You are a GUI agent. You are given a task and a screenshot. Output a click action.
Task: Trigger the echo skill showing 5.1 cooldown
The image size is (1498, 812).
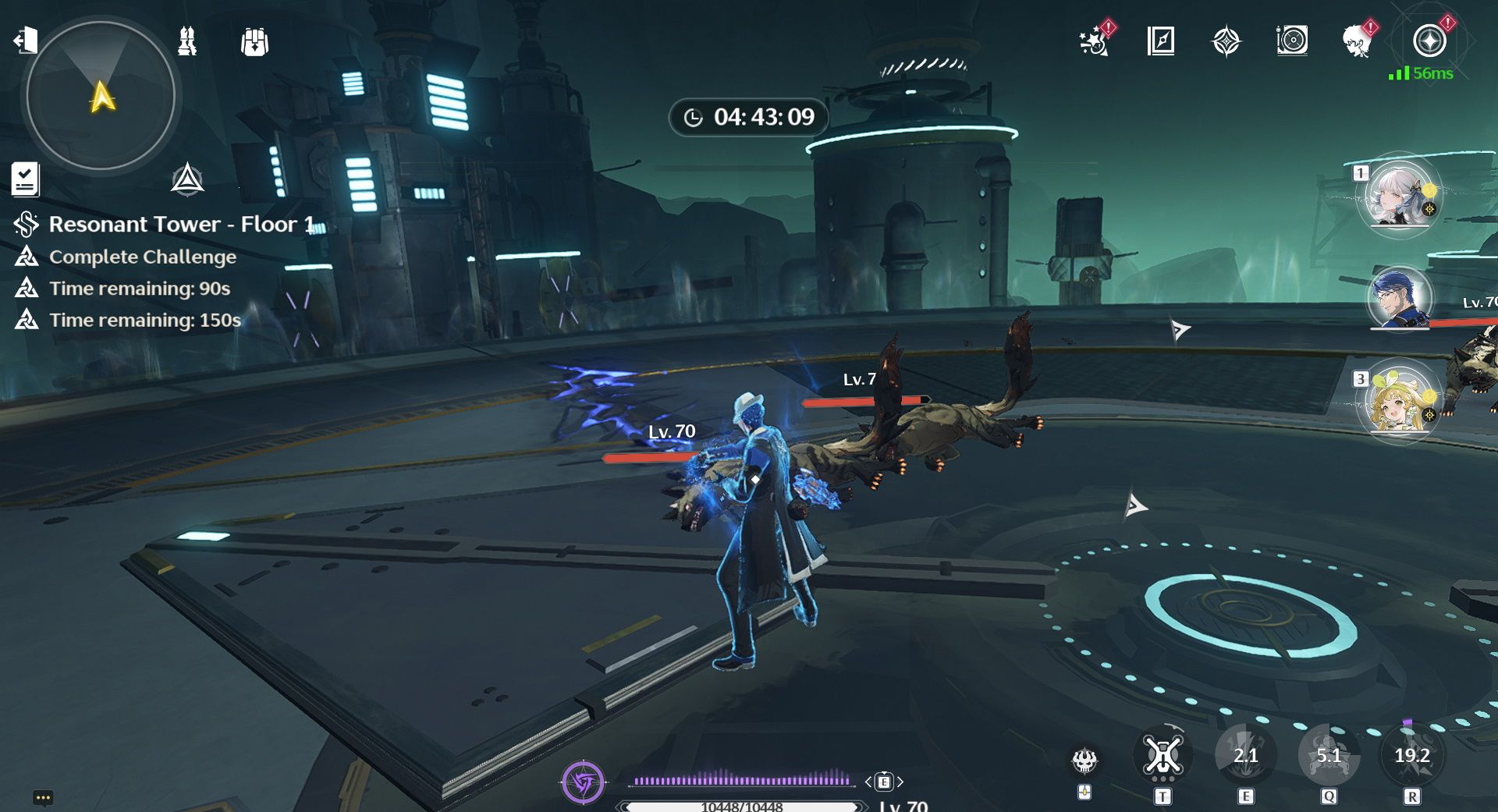pyautogui.click(x=1328, y=756)
